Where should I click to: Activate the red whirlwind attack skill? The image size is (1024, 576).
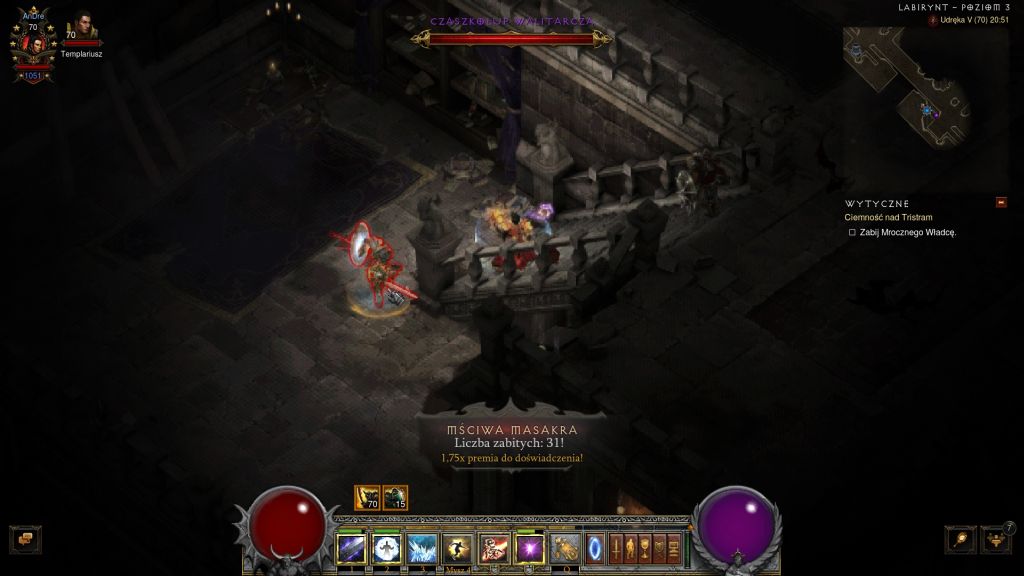click(493, 548)
